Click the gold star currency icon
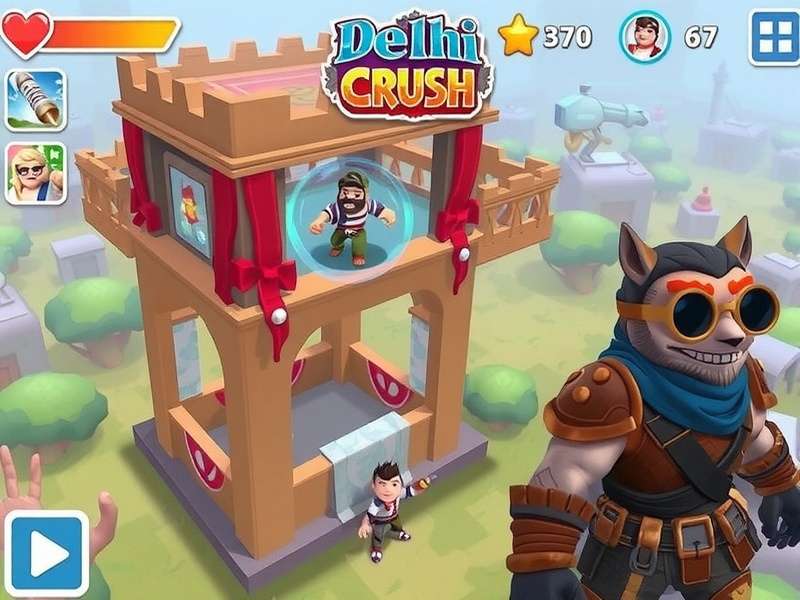 [x=518, y=37]
